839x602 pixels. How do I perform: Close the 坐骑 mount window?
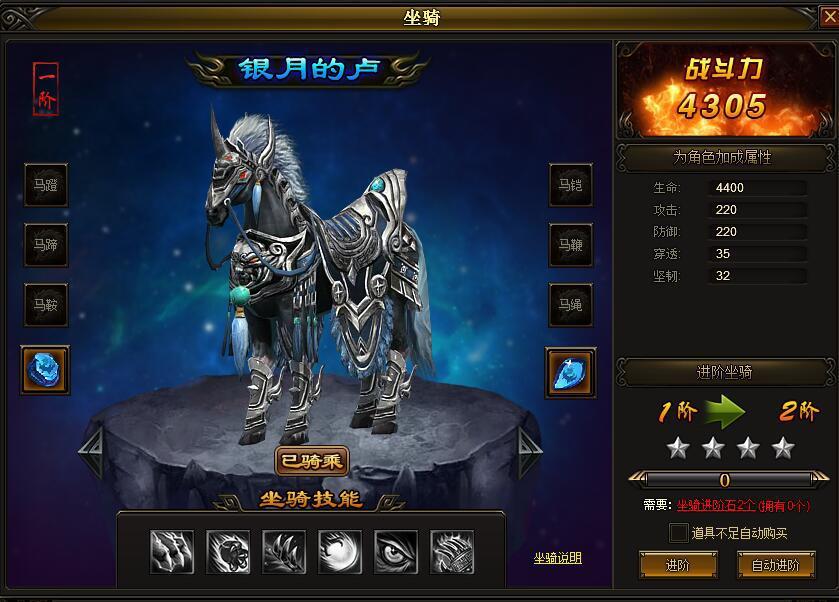click(826, 16)
